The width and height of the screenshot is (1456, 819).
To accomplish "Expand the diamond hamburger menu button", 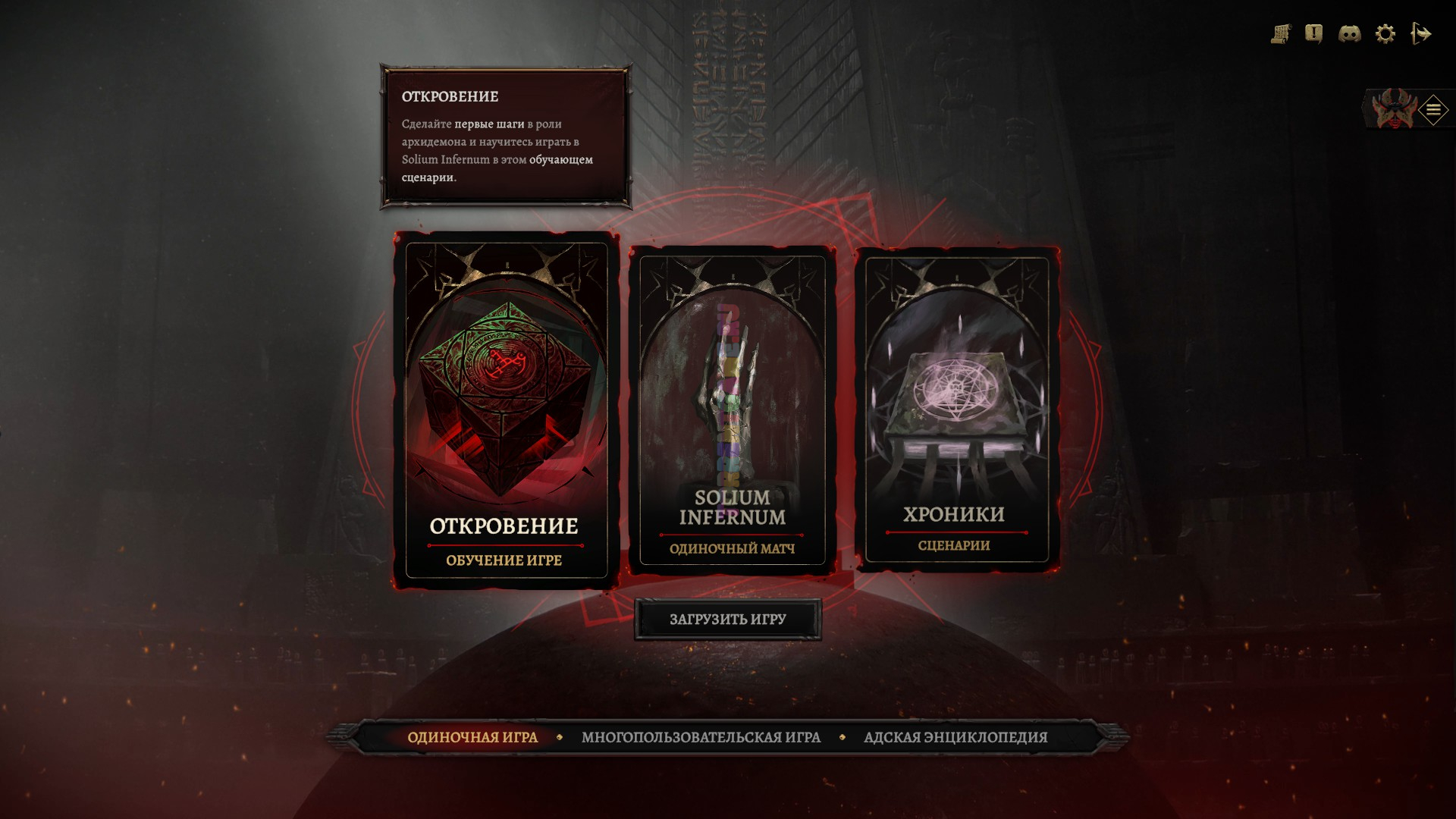I will coord(1432,110).
